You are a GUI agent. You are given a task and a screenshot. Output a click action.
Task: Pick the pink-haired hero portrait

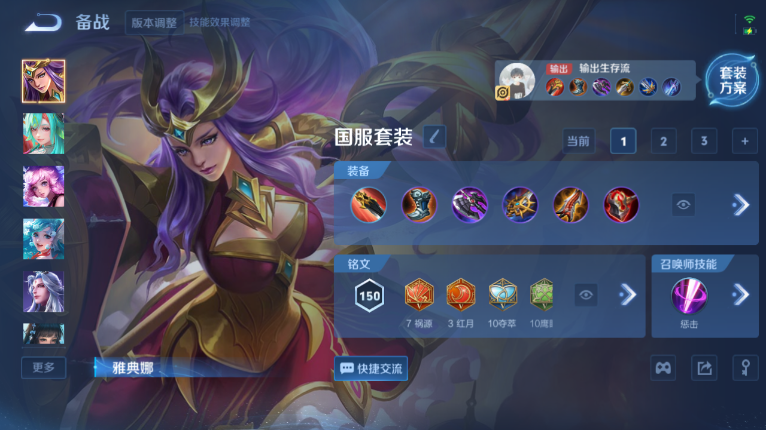click(43, 186)
